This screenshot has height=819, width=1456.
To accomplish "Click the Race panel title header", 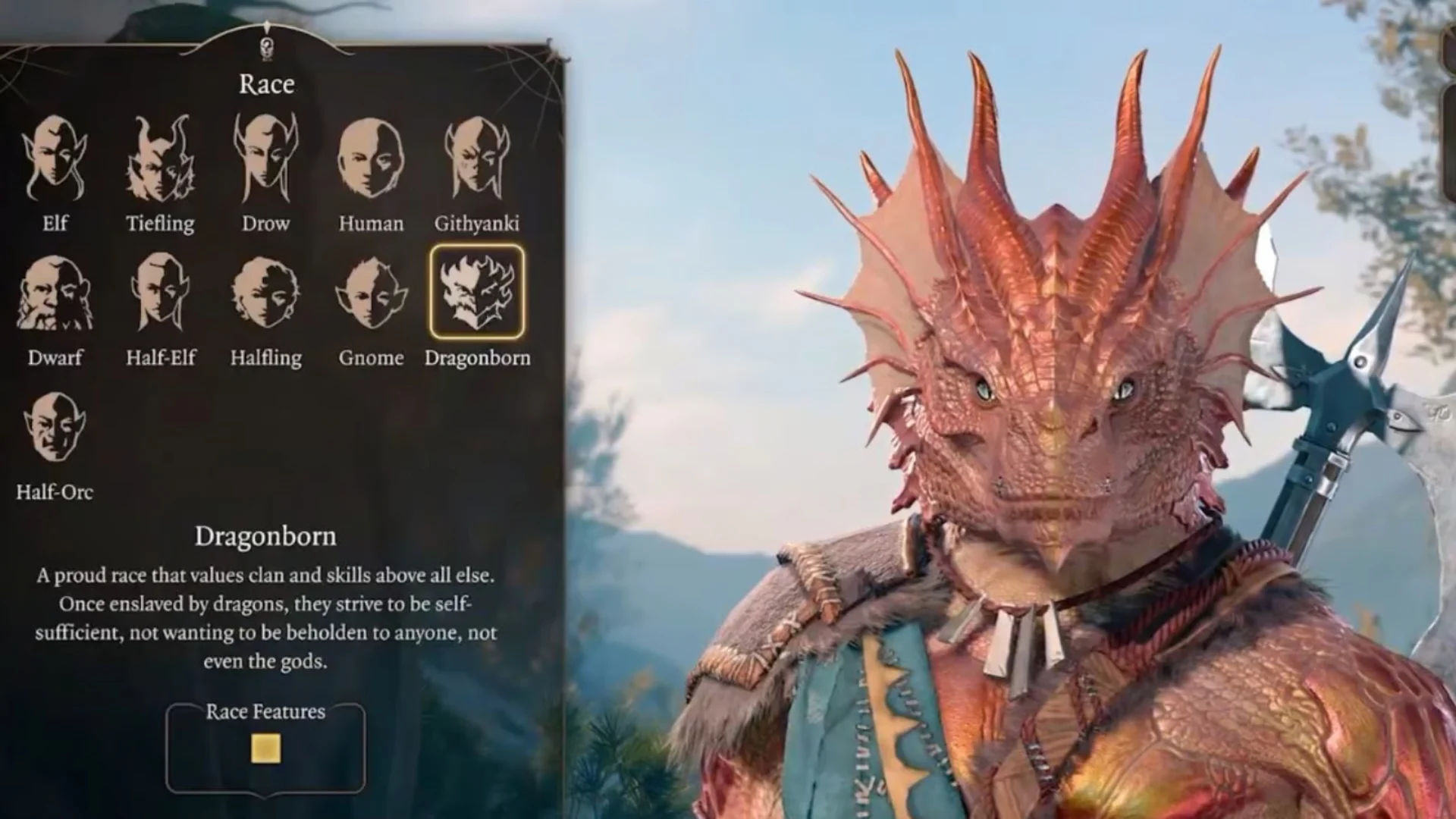I will tap(265, 84).
